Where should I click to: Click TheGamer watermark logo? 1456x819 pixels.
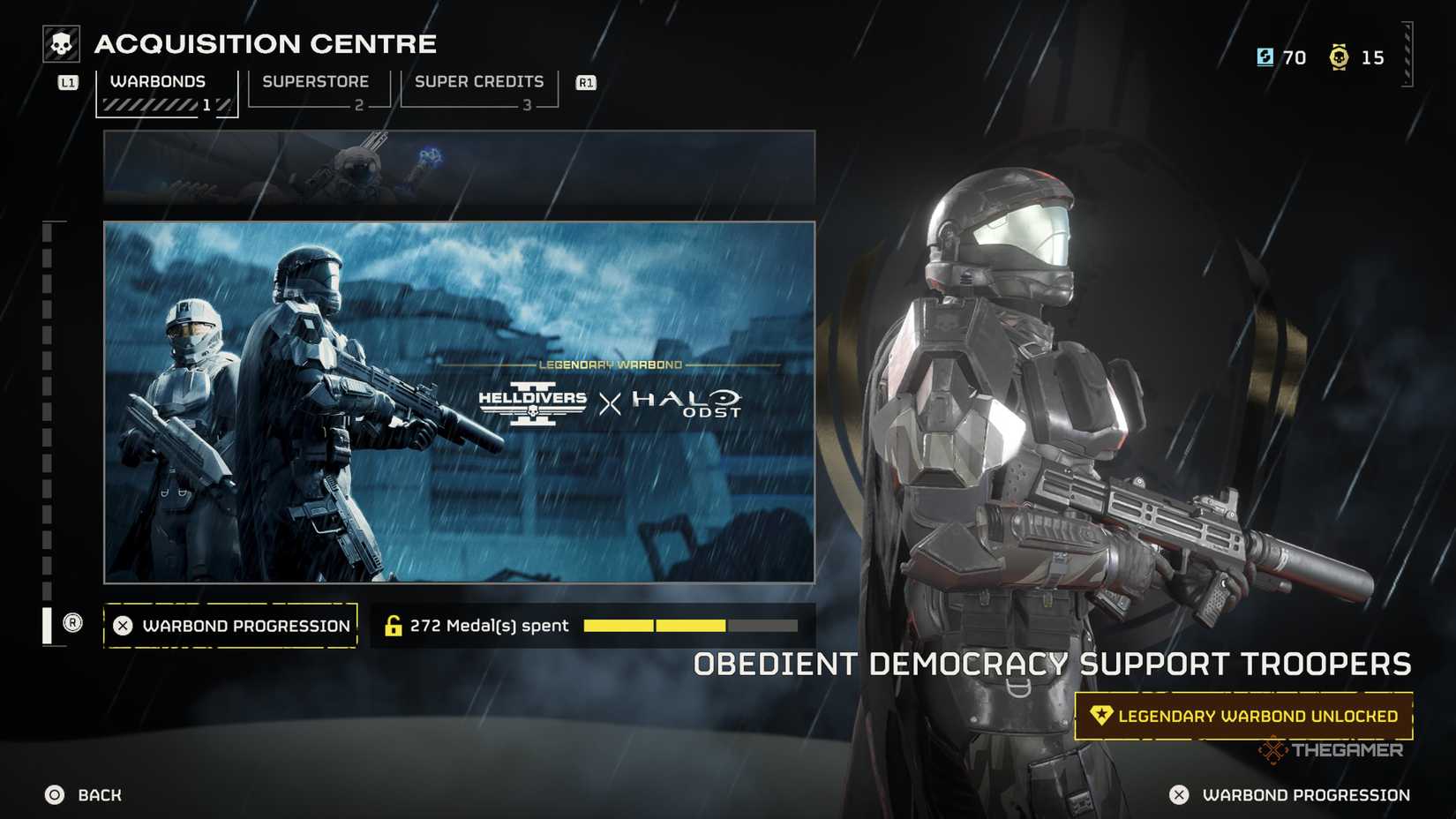point(1331,750)
